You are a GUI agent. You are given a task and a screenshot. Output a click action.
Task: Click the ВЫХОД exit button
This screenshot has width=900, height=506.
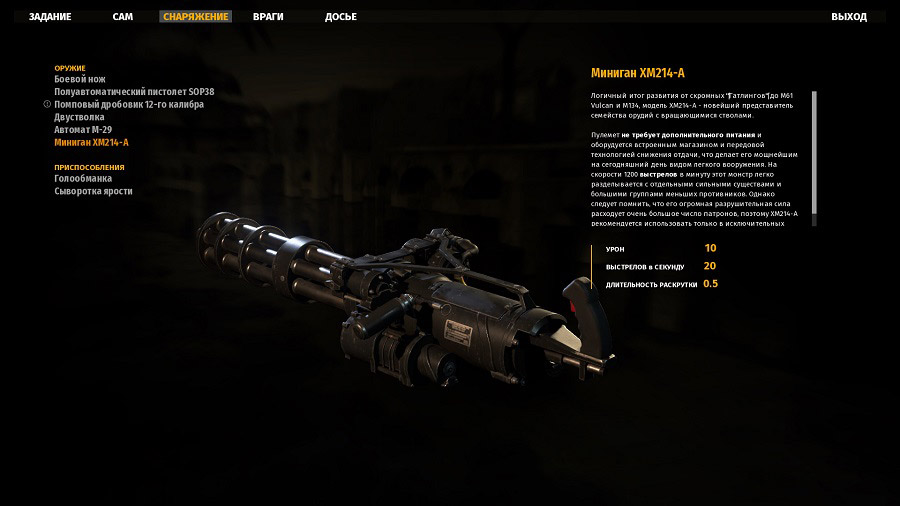849,17
